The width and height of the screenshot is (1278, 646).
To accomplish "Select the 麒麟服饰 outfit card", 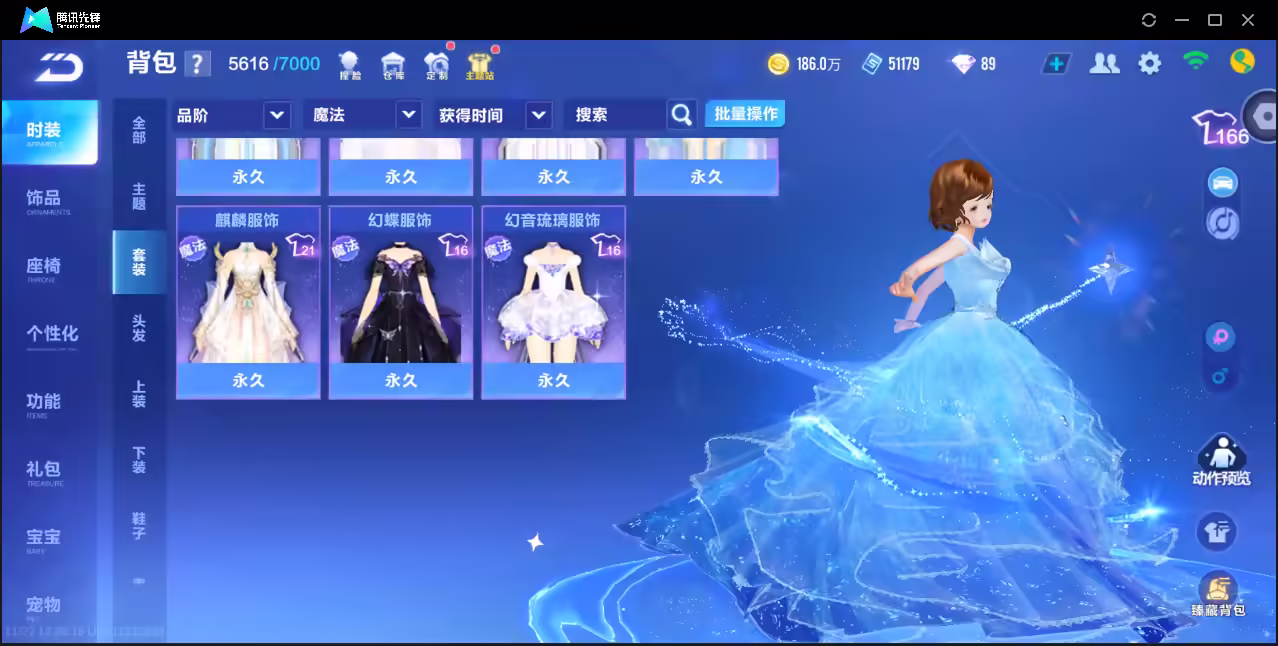I will click(248, 302).
